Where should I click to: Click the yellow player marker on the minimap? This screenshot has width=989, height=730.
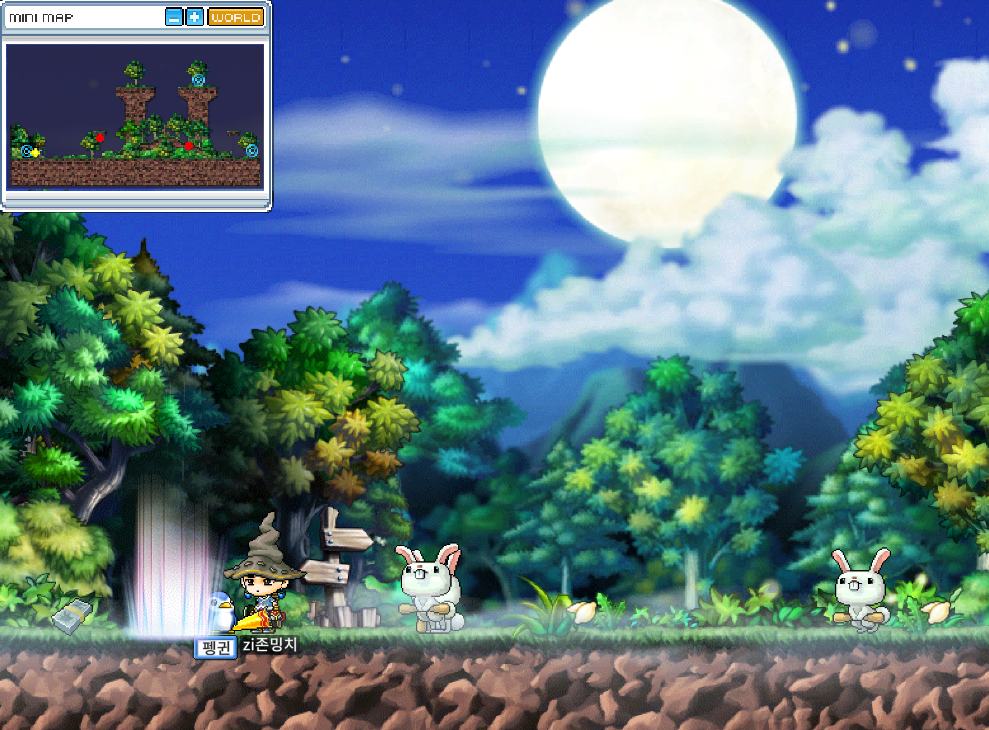pyautogui.click(x=35, y=152)
